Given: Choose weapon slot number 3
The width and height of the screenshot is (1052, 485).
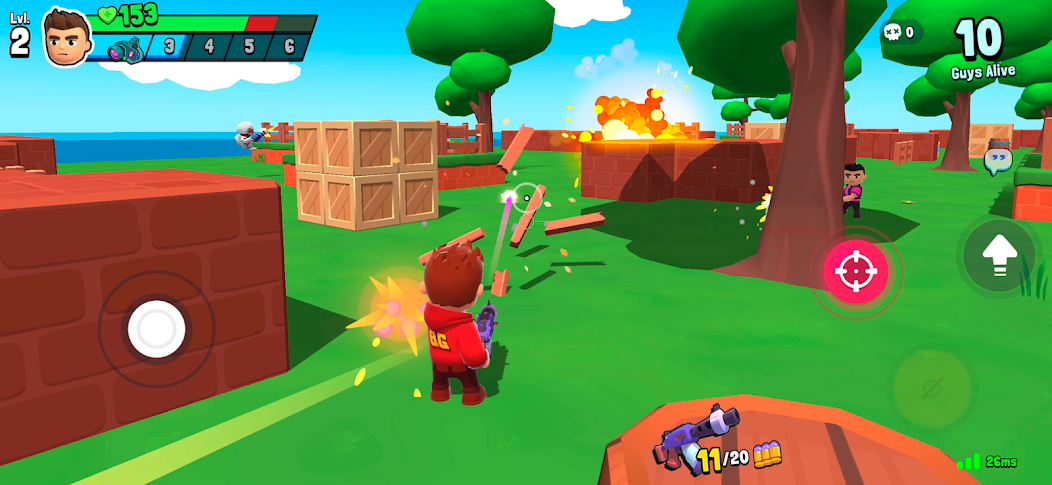Looking at the screenshot, I should (x=169, y=47).
